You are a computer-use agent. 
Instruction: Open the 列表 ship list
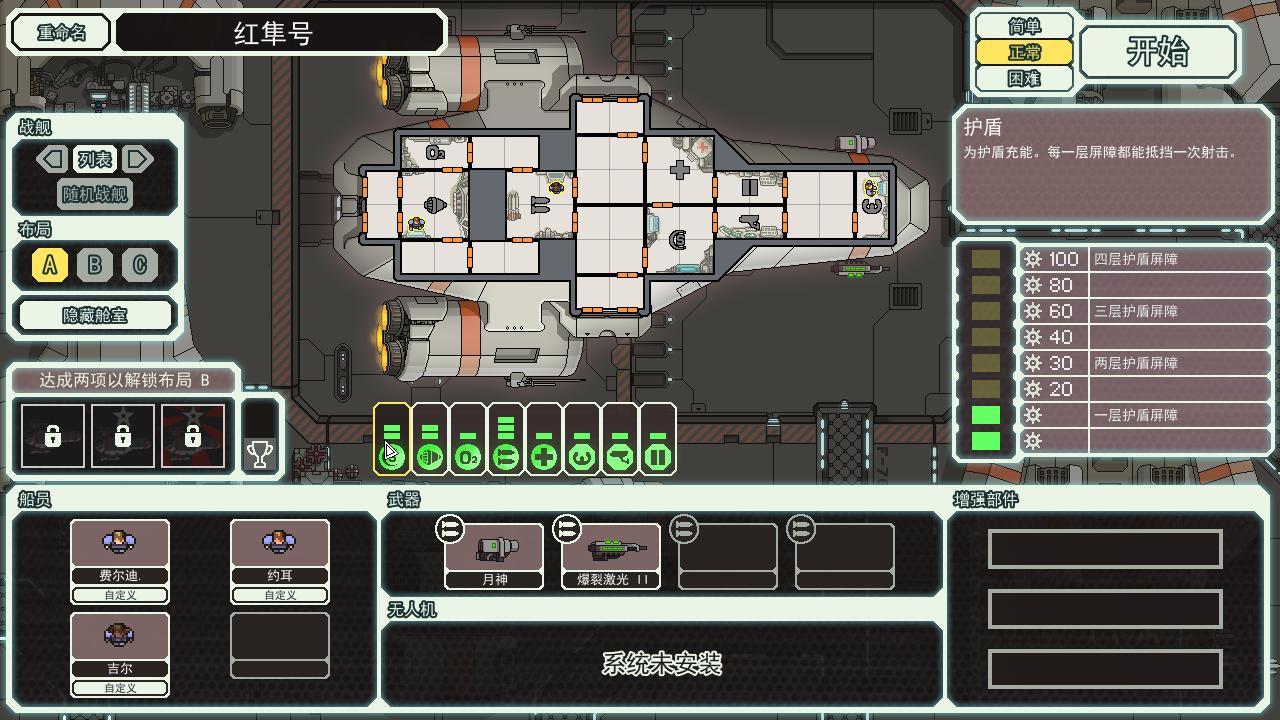(95, 159)
